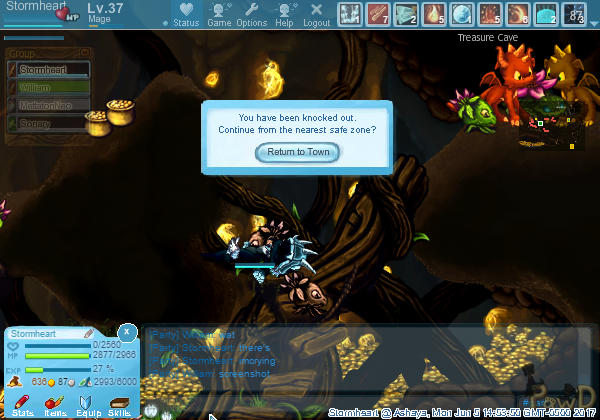Image resolution: width=600 pixels, height=420 pixels.
Task: Close the Stormheart character panel
Action: pos(127,331)
